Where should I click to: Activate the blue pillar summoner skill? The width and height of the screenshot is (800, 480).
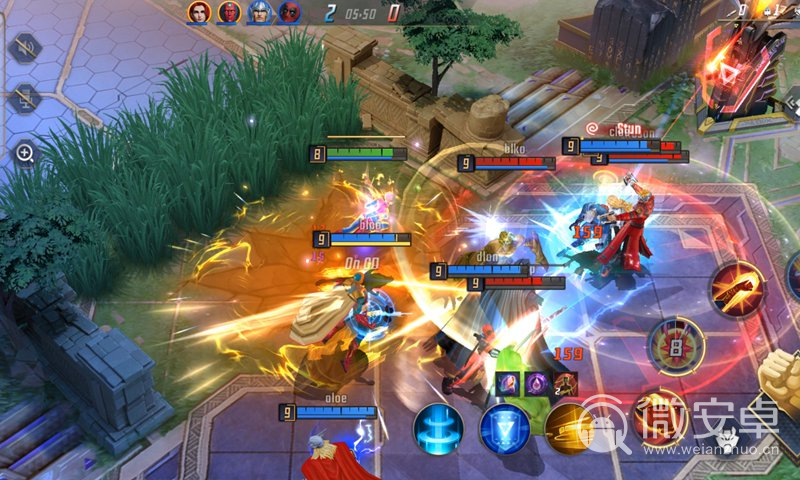coord(438,427)
